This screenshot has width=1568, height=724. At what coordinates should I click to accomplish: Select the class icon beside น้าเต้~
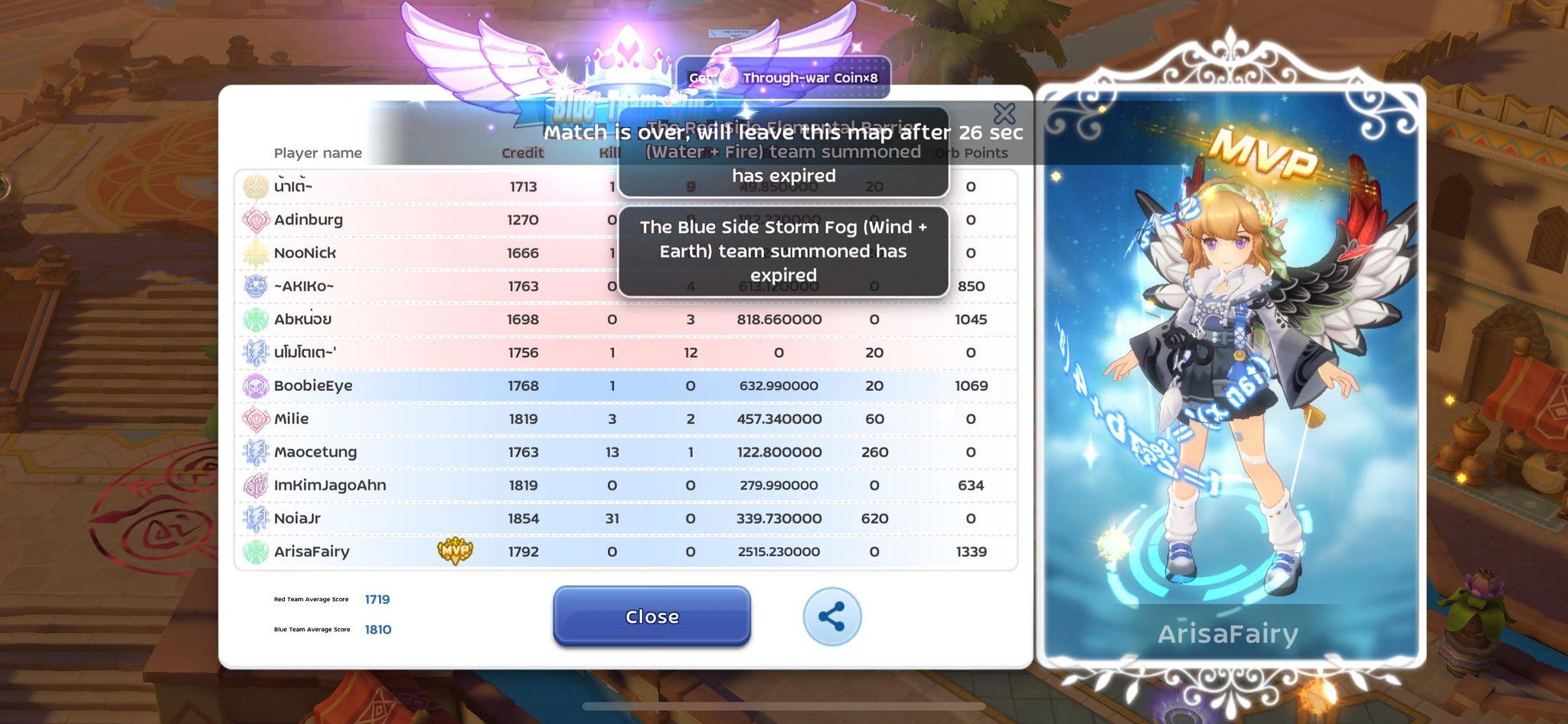click(x=253, y=186)
